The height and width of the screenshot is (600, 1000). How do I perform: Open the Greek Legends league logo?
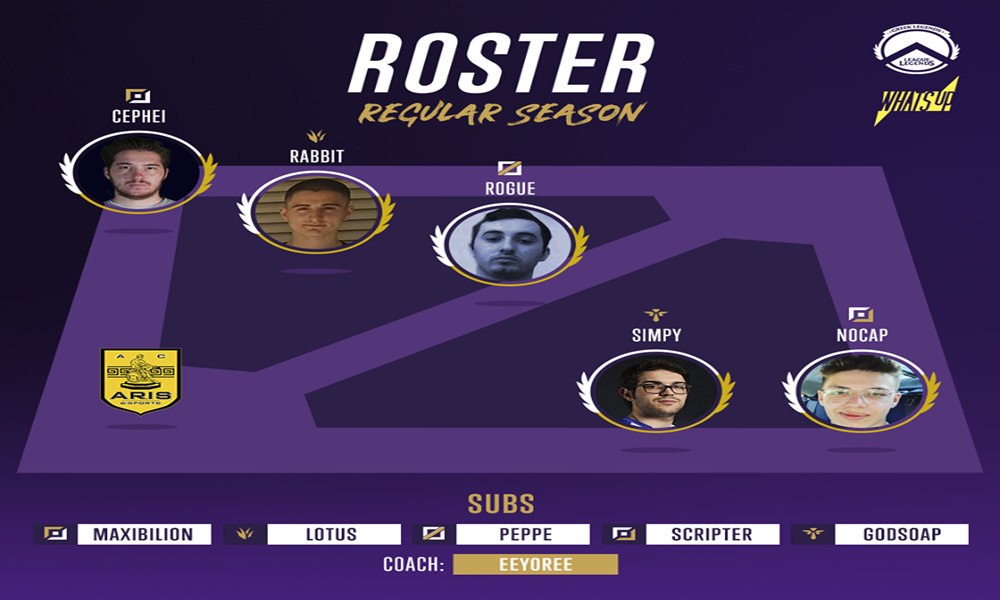coord(916,49)
